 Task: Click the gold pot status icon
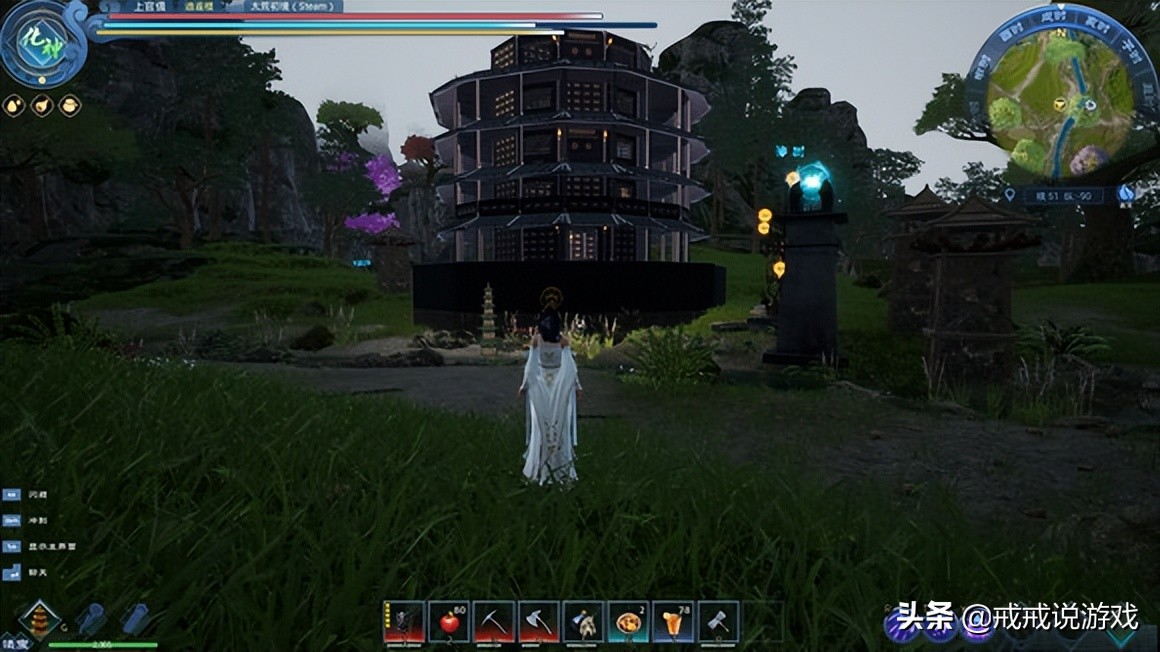[70, 105]
